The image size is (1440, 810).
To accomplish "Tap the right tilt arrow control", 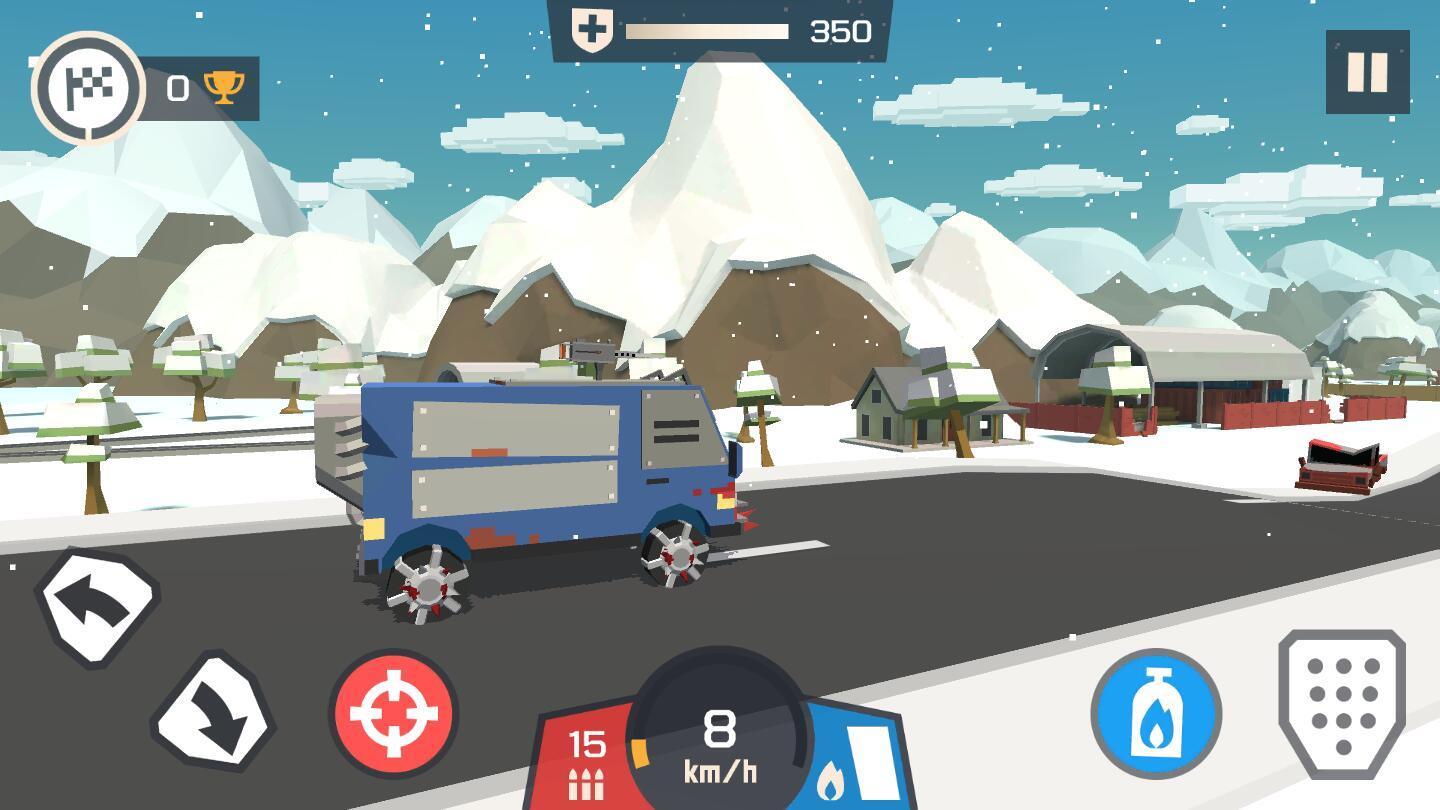I will click(213, 713).
